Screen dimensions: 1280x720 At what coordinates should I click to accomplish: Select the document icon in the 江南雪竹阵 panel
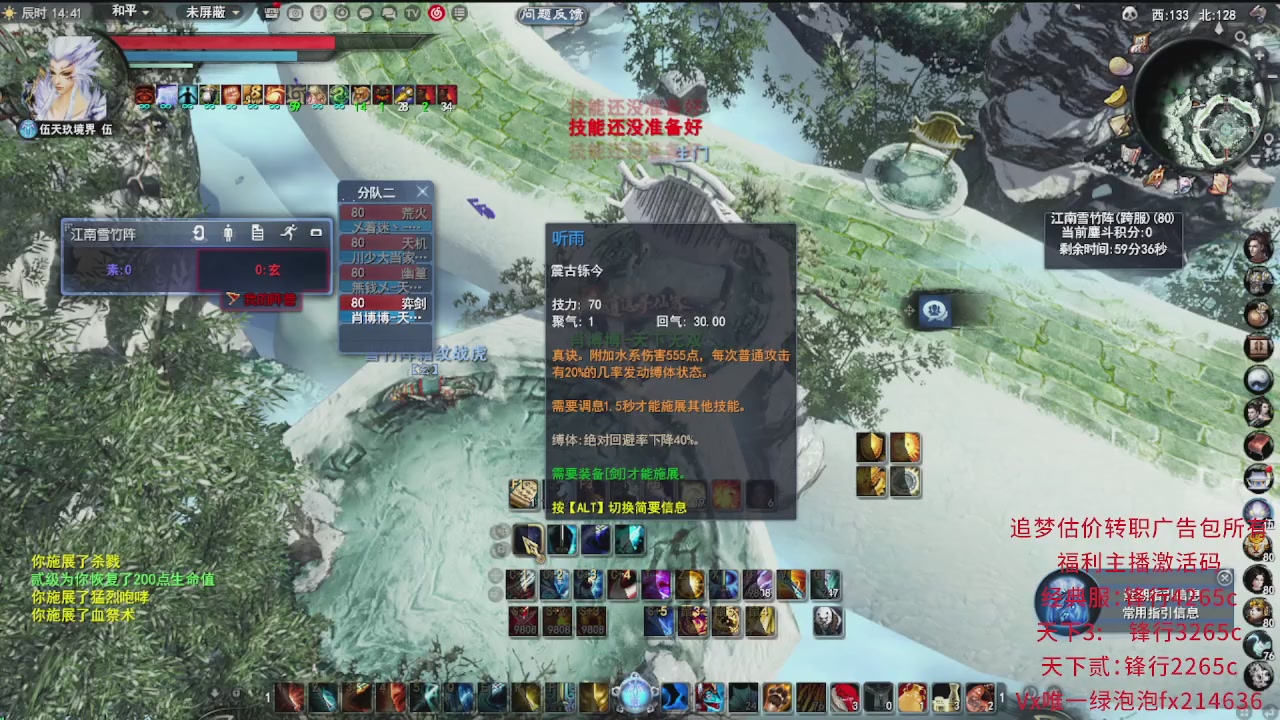pyautogui.click(x=257, y=233)
